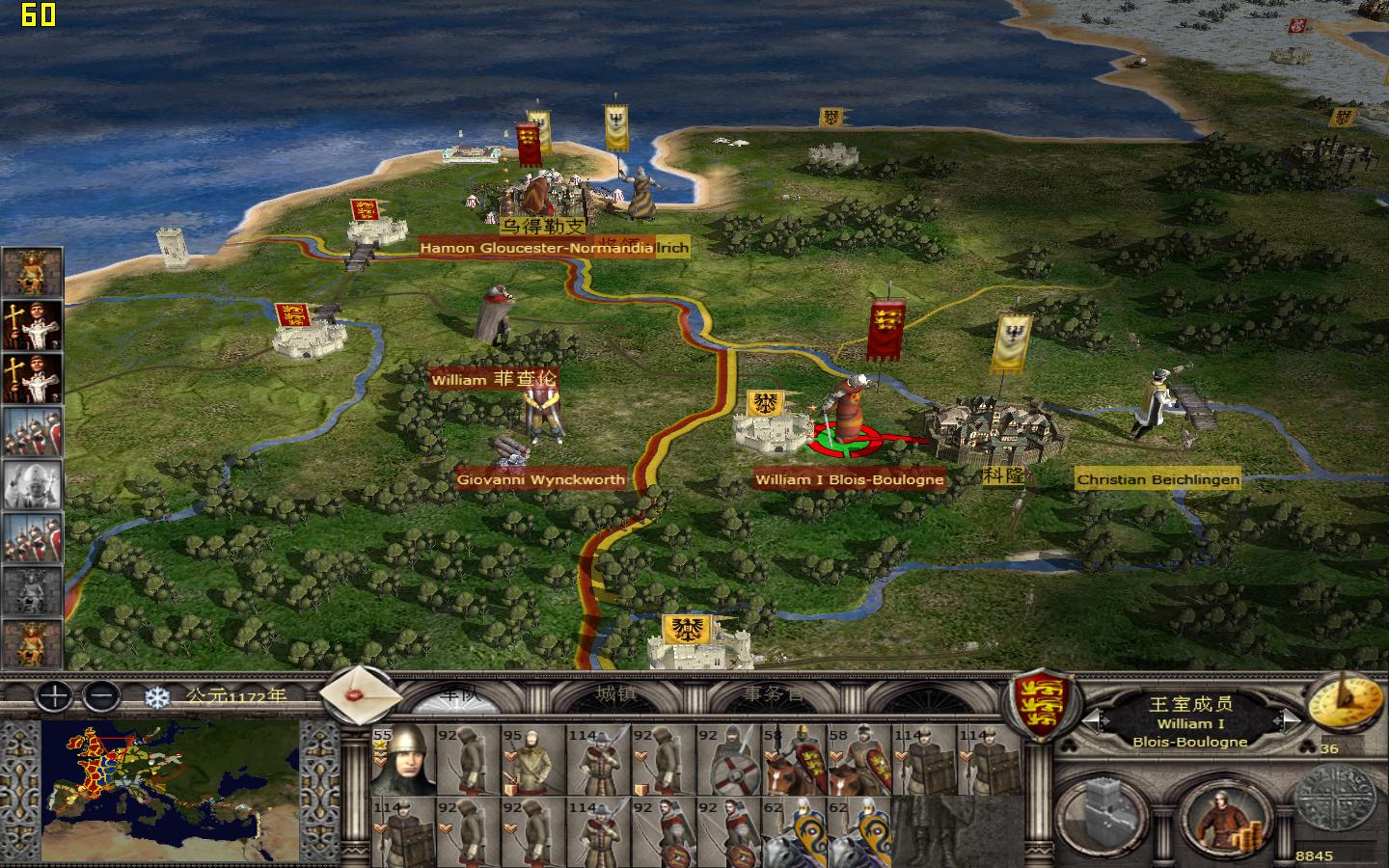The width and height of the screenshot is (1389, 868).
Task: Click the king-on-throne portrait atop left sidebar
Action: pyautogui.click(x=30, y=272)
